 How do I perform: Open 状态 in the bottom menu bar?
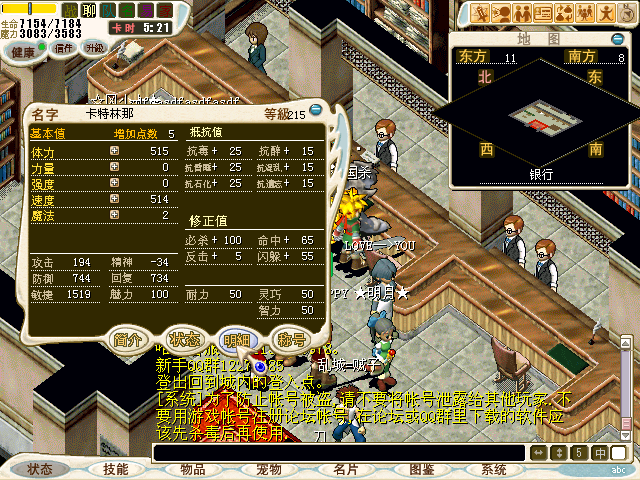40,469
